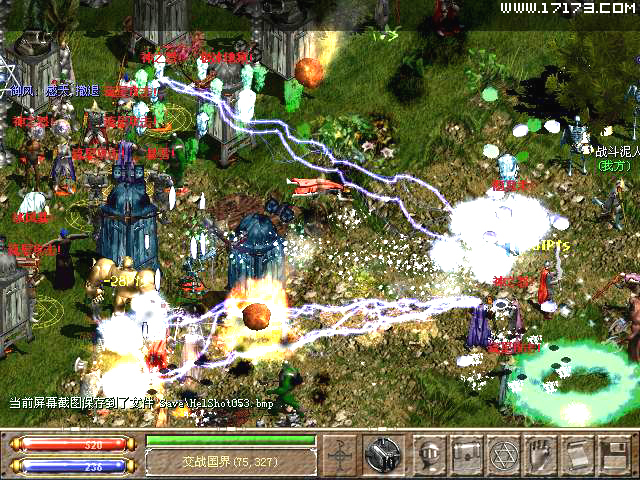Click the open hand icon
The height and width of the screenshot is (480, 640).
(541, 455)
